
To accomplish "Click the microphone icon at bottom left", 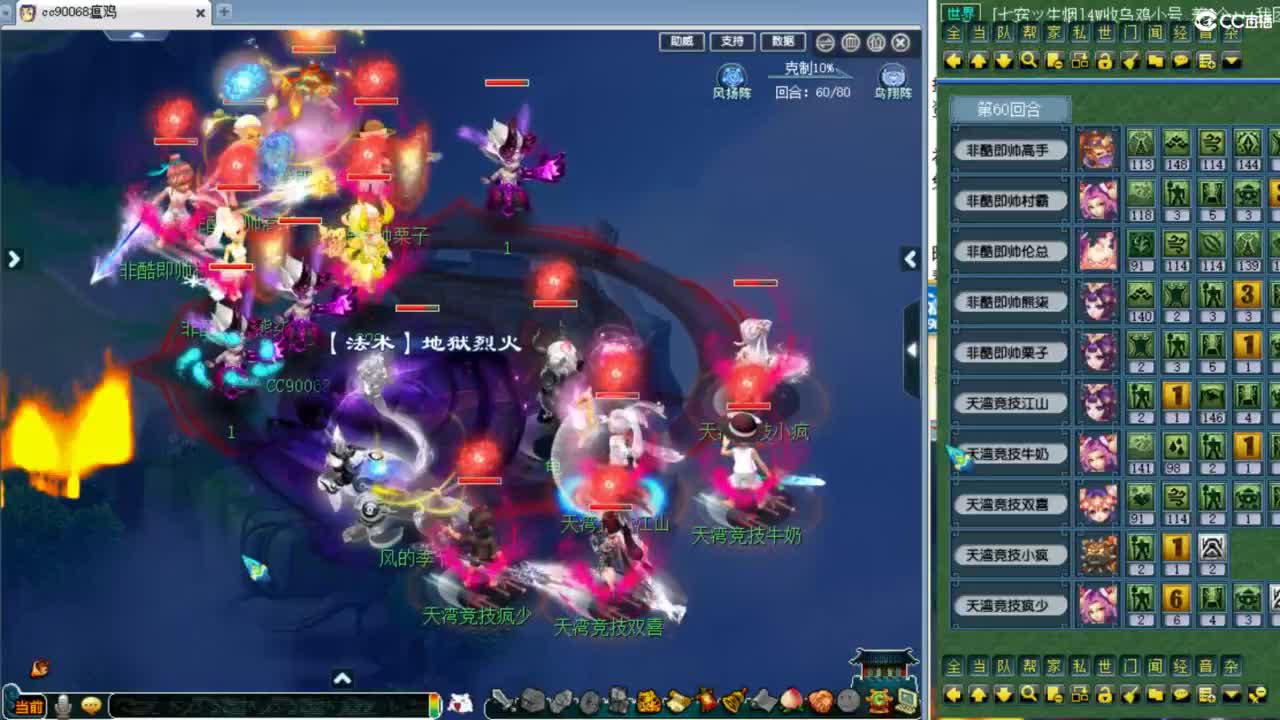I will (62, 703).
